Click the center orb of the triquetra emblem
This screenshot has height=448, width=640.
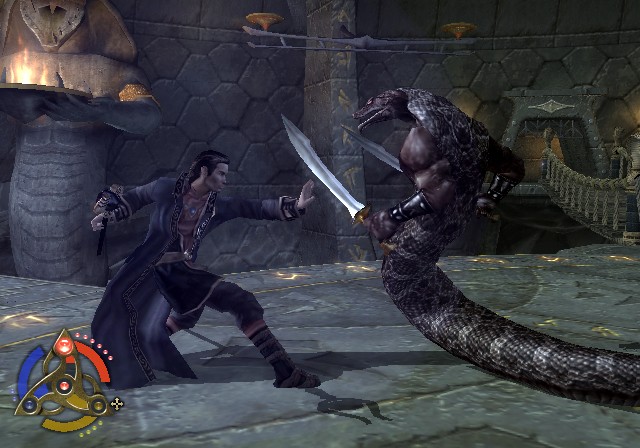tap(62, 386)
